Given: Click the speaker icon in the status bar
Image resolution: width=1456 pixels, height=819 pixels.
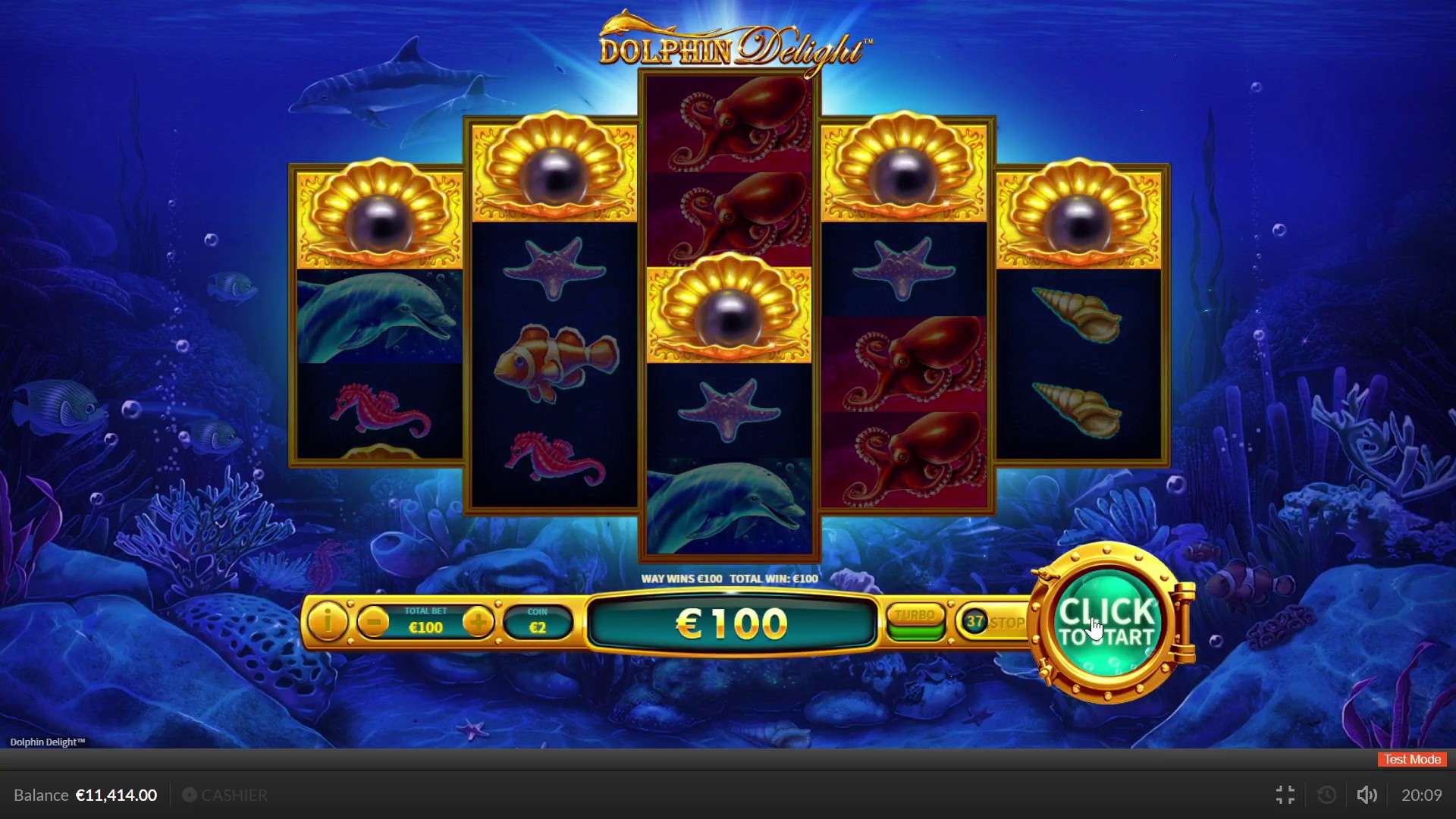Looking at the screenshot, I should click(x=1367, y=795).
